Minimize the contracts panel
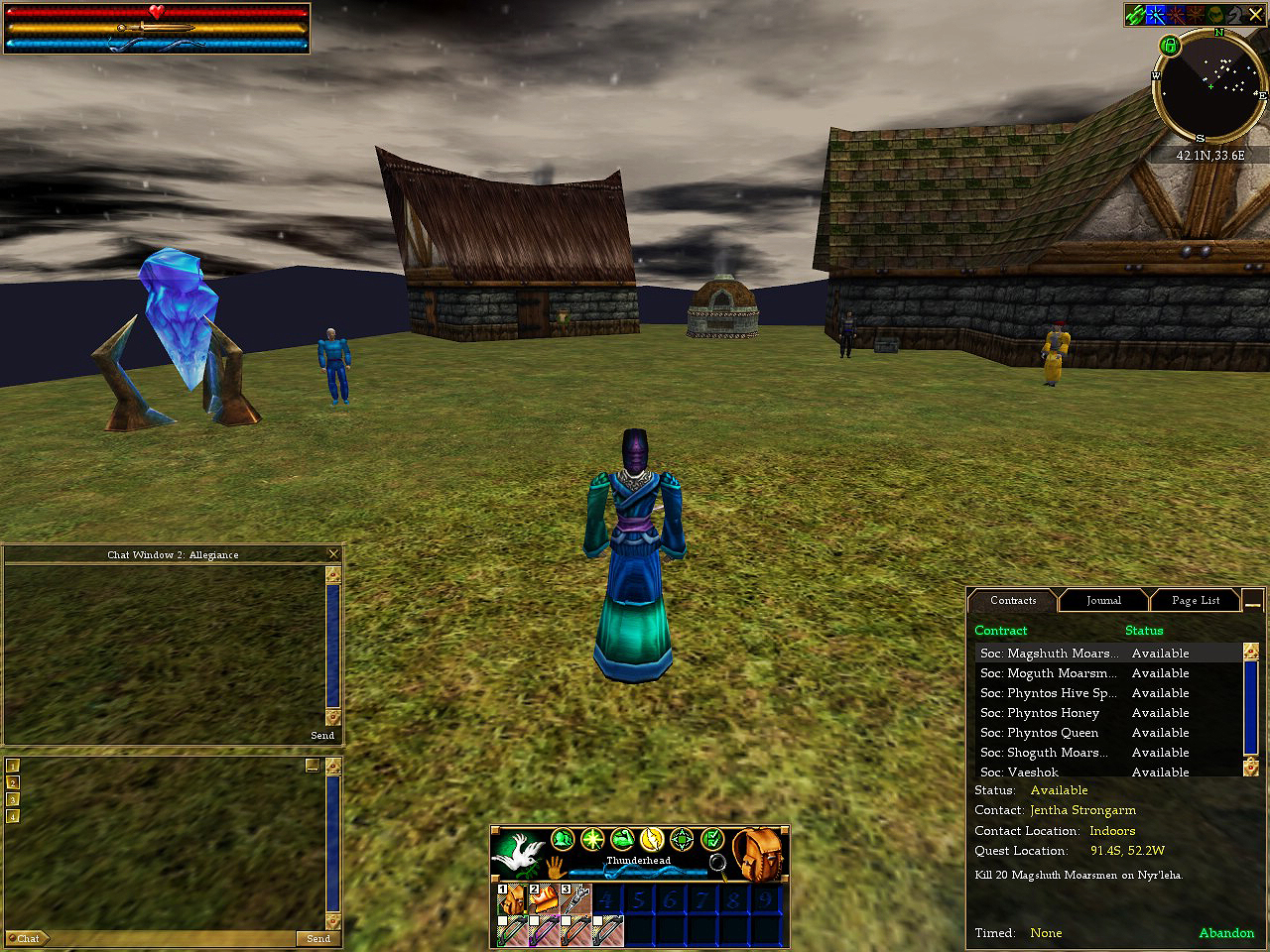The height and width of the screenshot is (952, 1270). 1252,602
